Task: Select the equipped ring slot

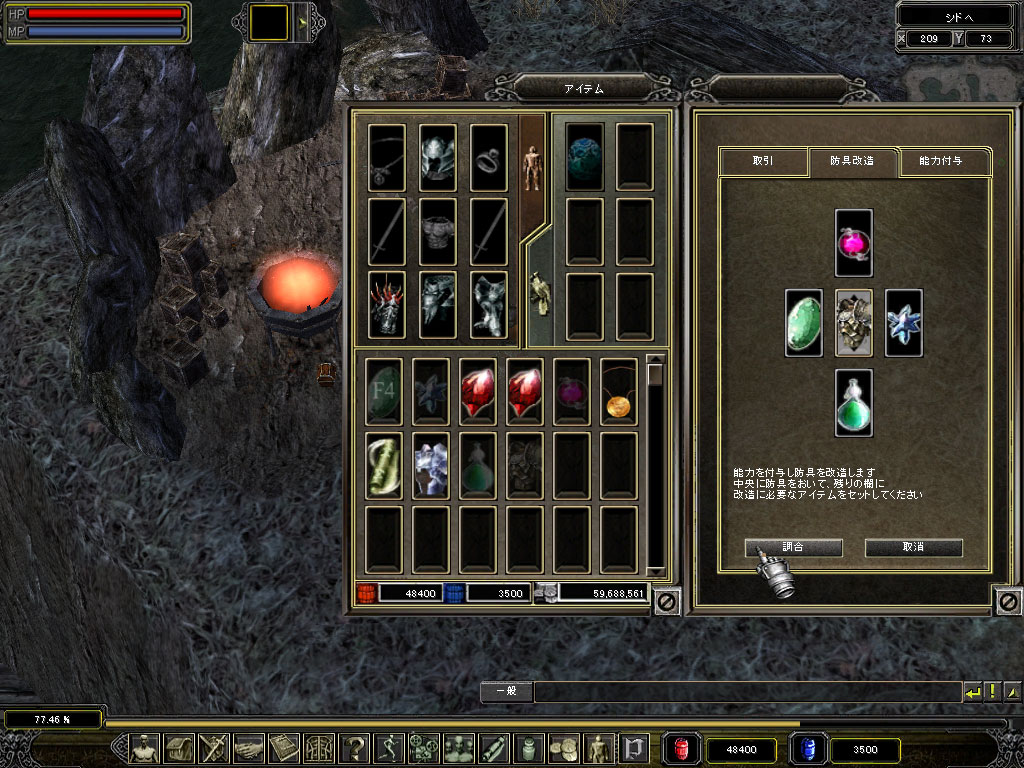Action: pos(489,157)
